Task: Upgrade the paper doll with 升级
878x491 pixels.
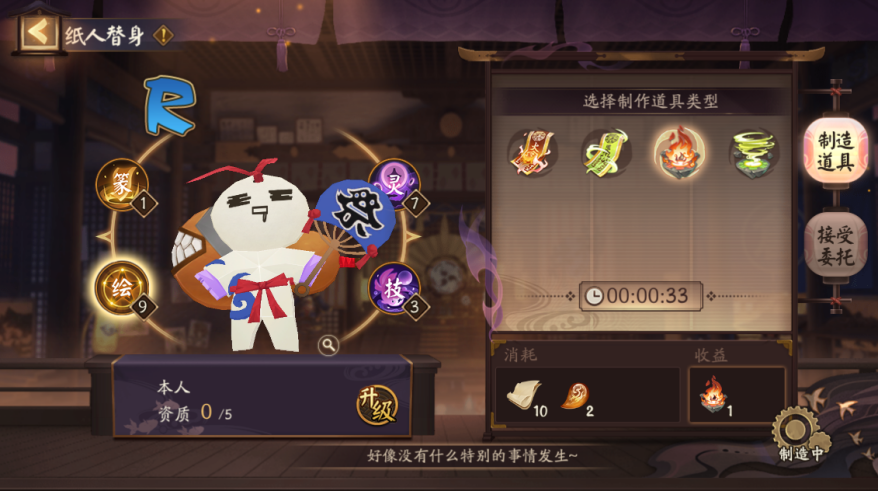Action: coord(377,405)
